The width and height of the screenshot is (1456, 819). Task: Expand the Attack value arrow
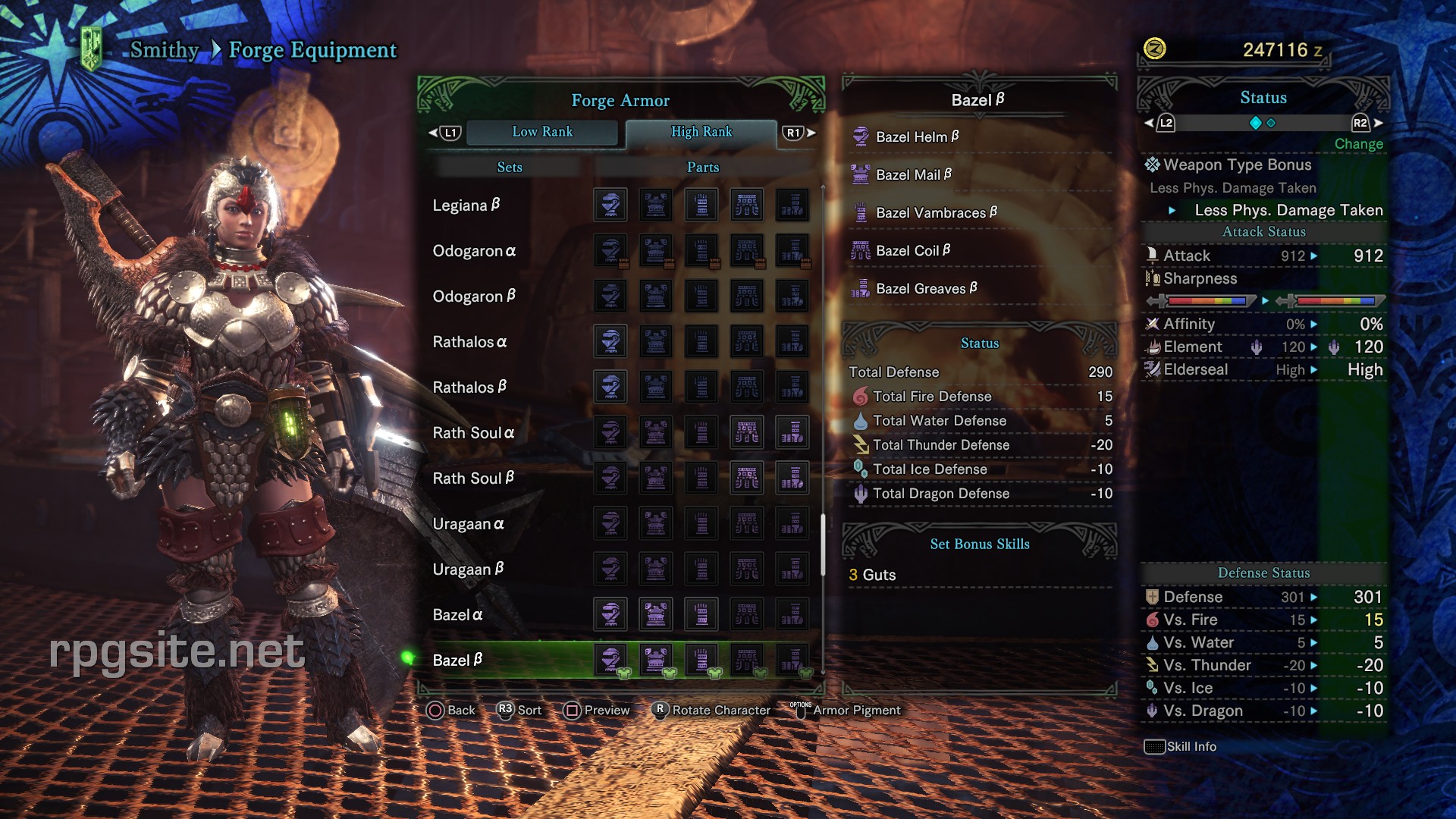1313,256
